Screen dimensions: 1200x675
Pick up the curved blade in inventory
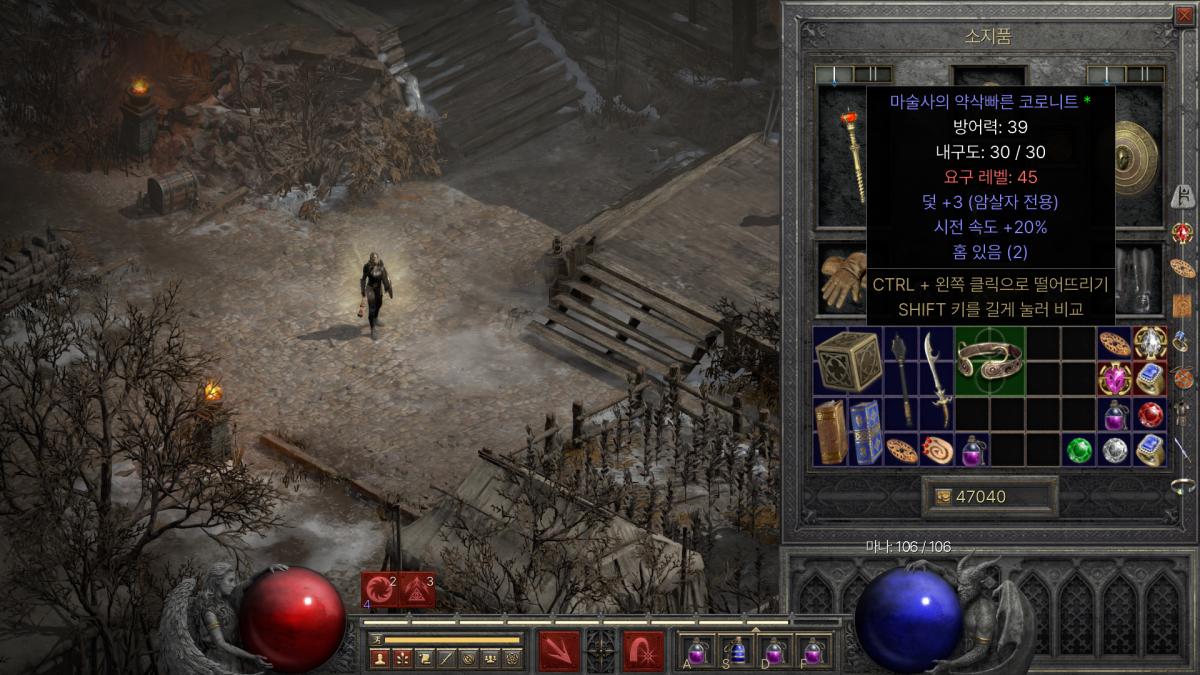pyautogui.click(x=936, y=378)
